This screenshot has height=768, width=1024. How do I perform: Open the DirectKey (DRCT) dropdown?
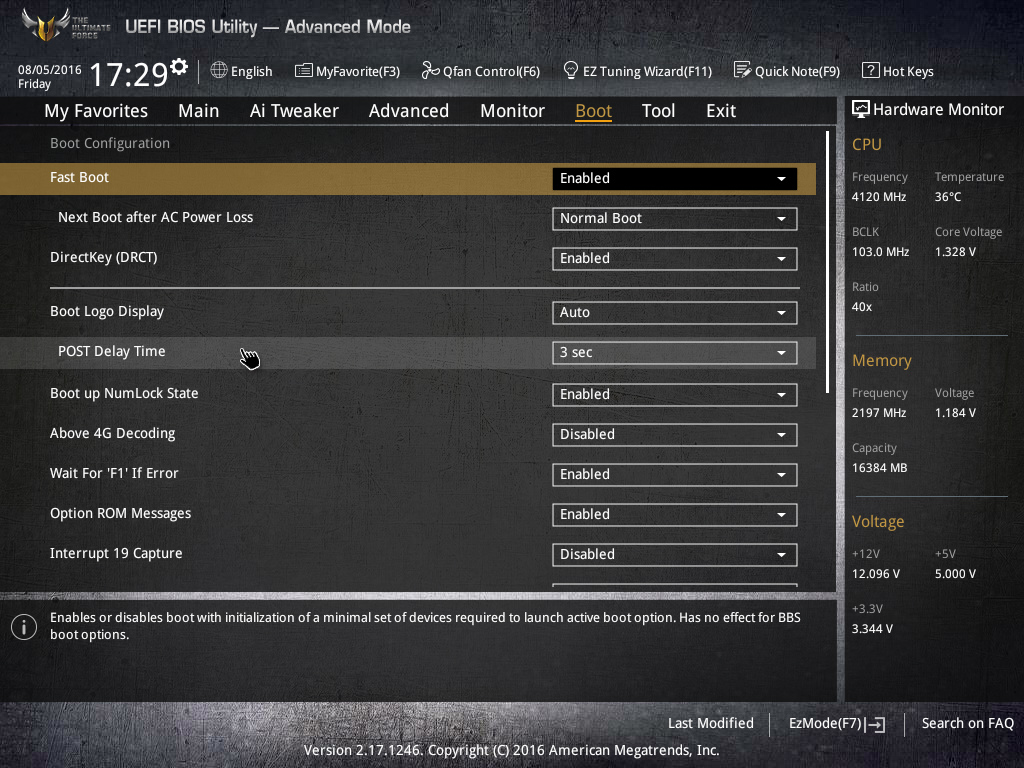click(x=674, y=258)
